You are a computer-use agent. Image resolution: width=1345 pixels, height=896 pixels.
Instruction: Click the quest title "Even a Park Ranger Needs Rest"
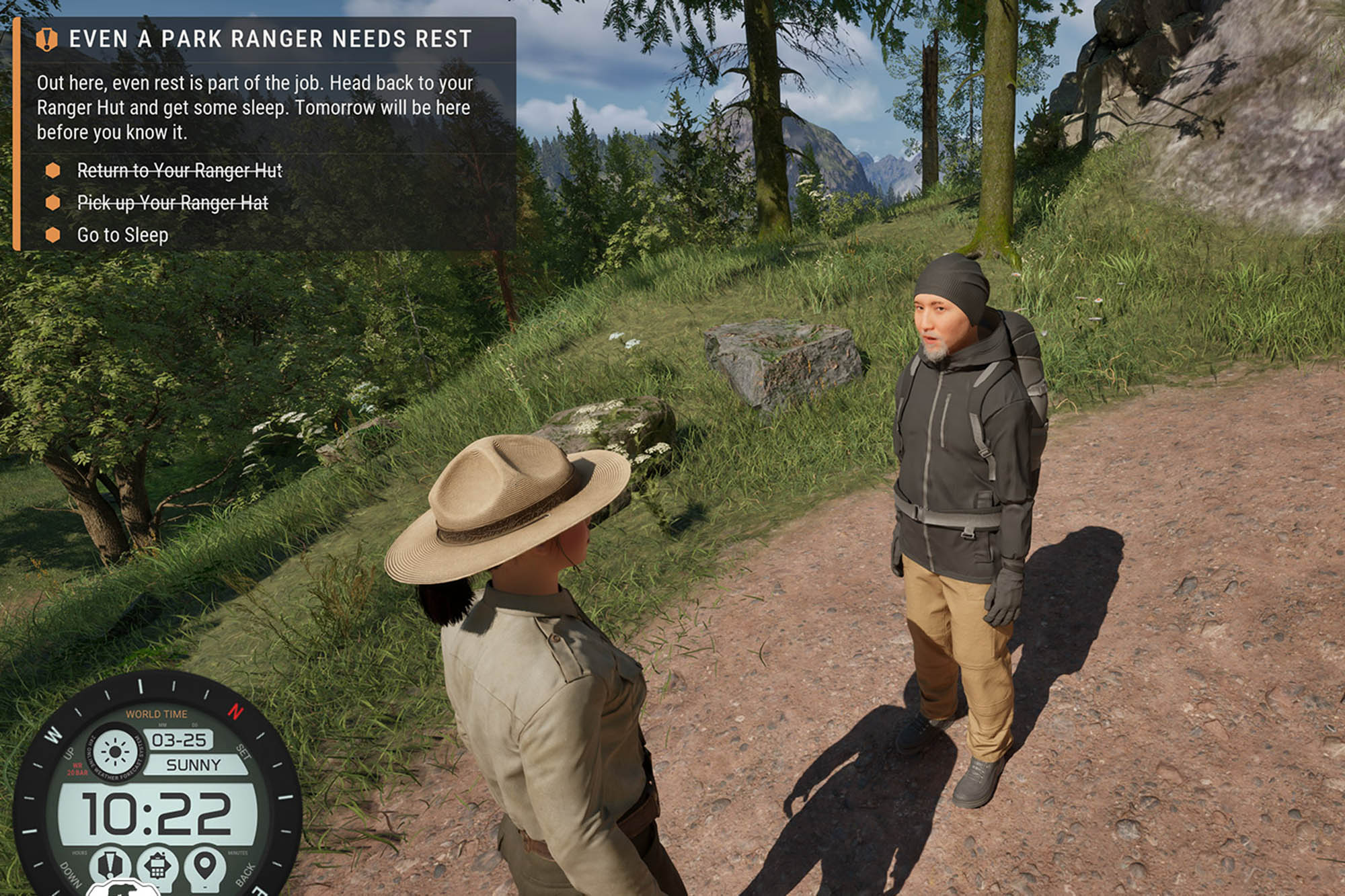[x=270, y=39]
